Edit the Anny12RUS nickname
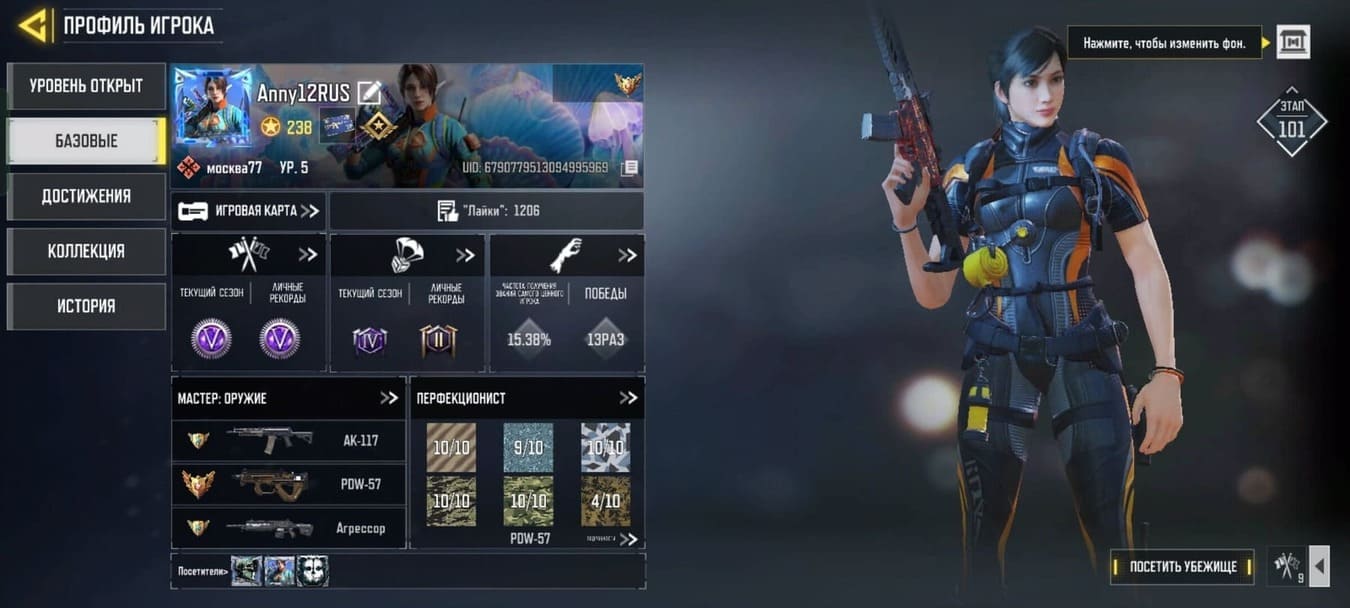1350x608 pixels. [369, 93]
